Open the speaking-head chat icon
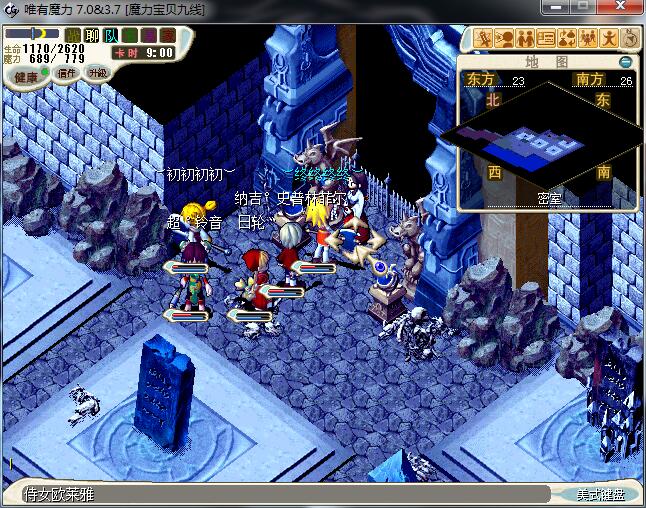Viewport: 646px width, 508px height. [x=505, y=39]
